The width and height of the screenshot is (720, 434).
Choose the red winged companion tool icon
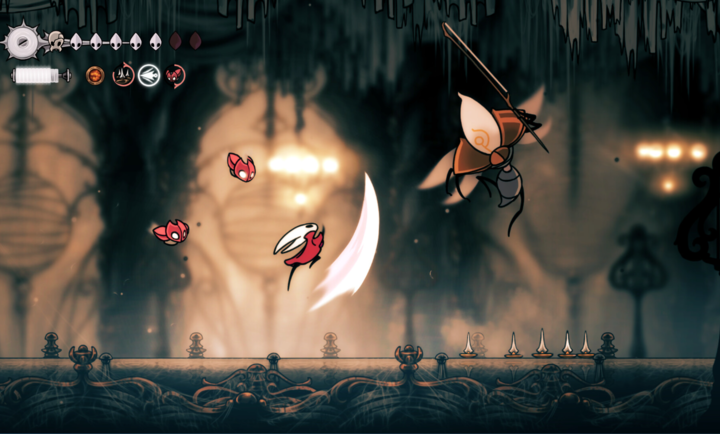175,74
